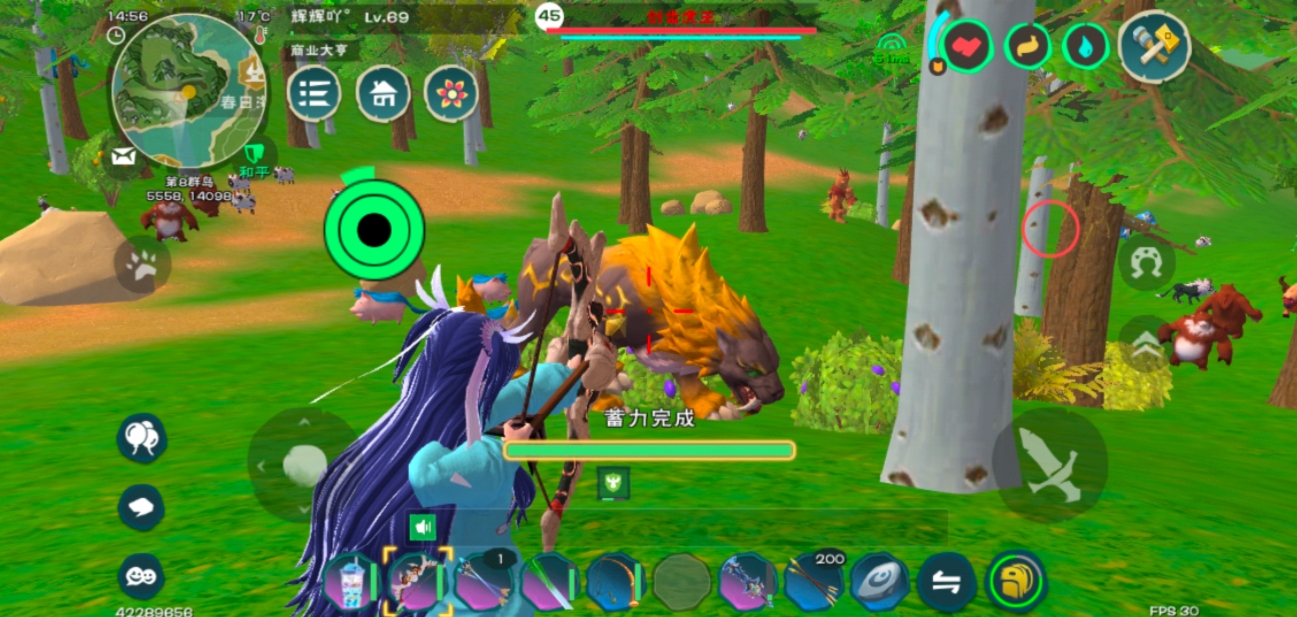Open the yellow backpack inventory
This screenshot has width=1297, height=617.
coord(1016,581)
